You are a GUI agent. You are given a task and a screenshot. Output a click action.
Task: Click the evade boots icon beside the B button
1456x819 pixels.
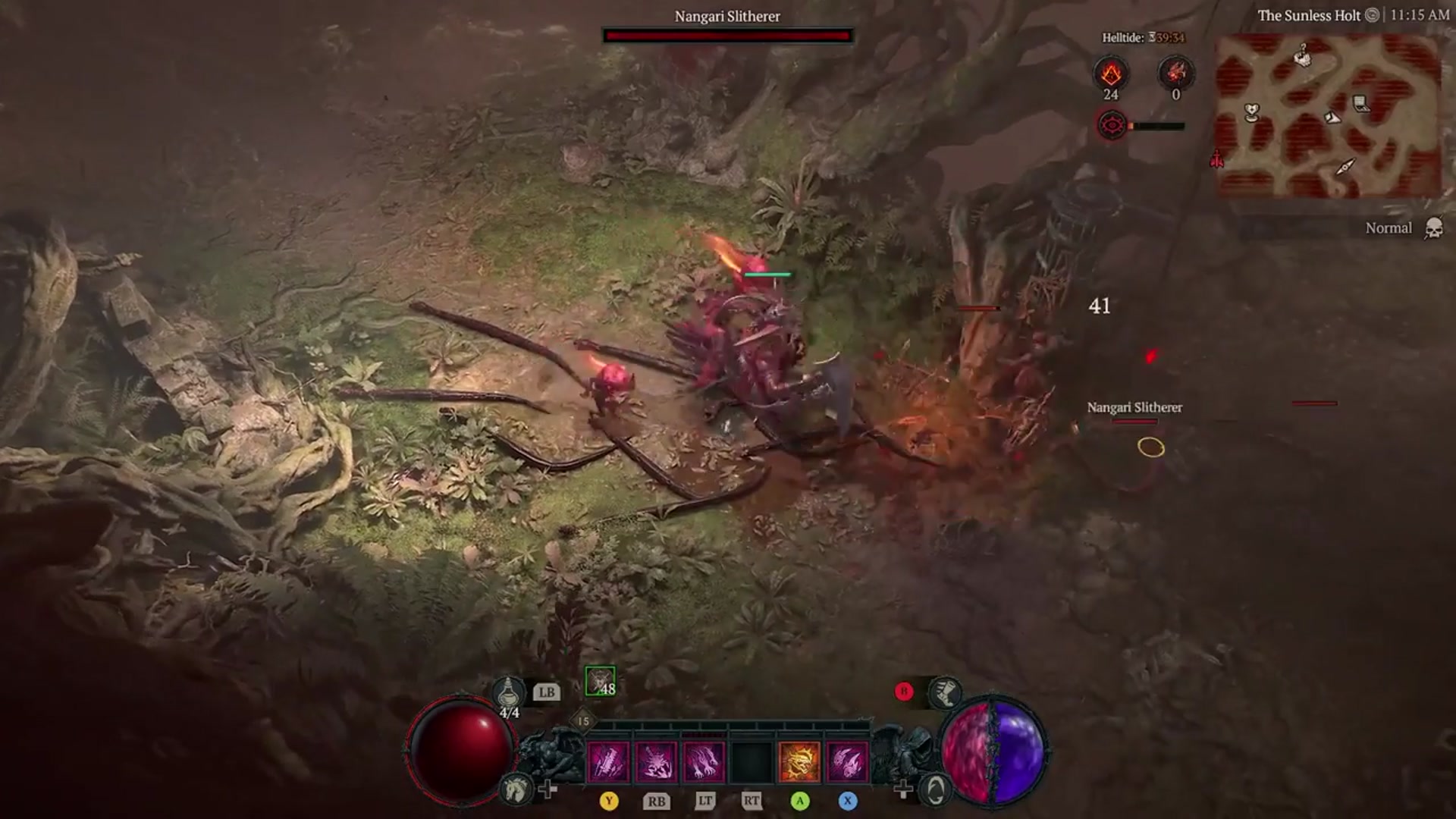point(946,694)
